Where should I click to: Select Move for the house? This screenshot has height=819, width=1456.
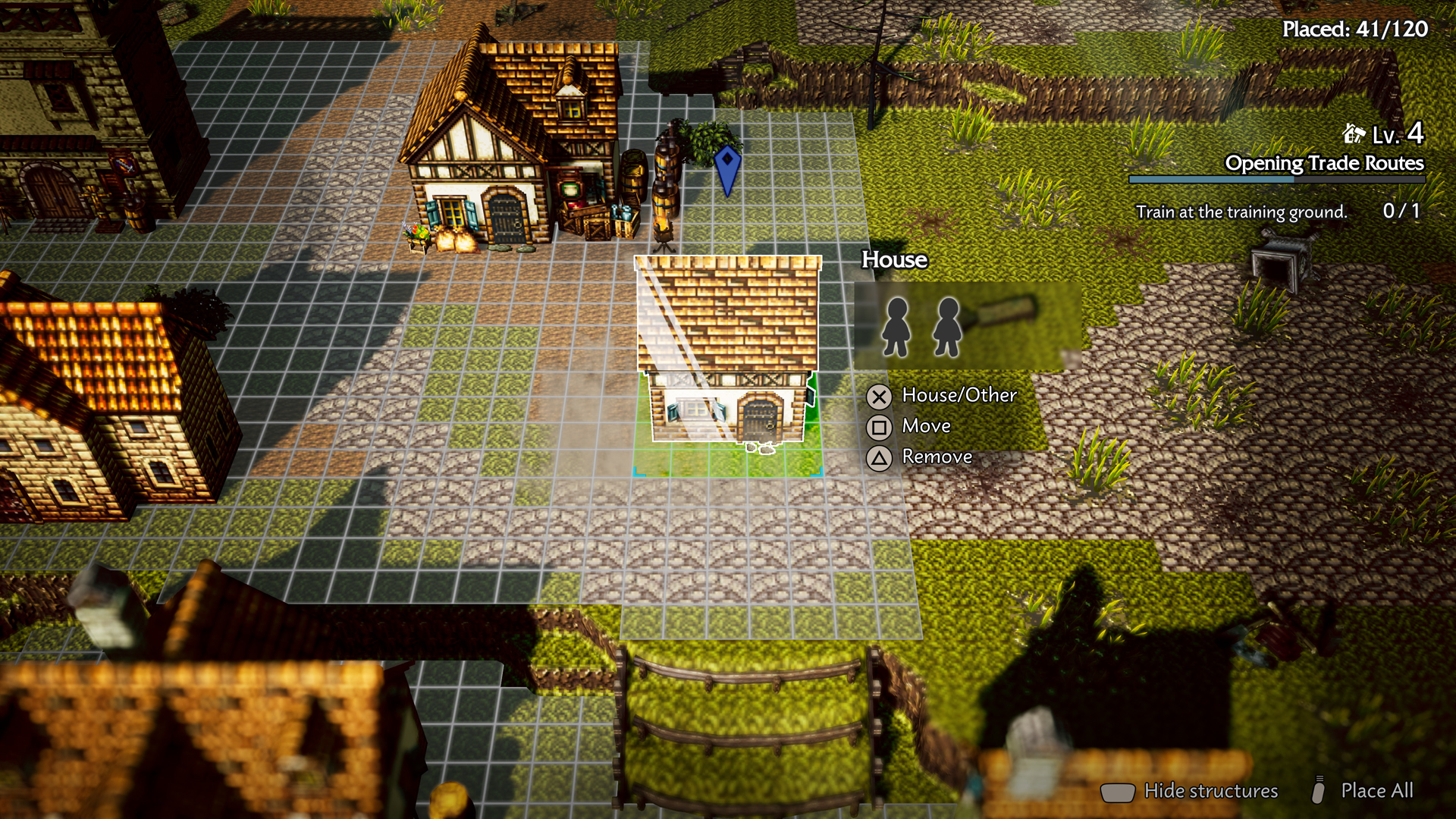tap(925, 426)
